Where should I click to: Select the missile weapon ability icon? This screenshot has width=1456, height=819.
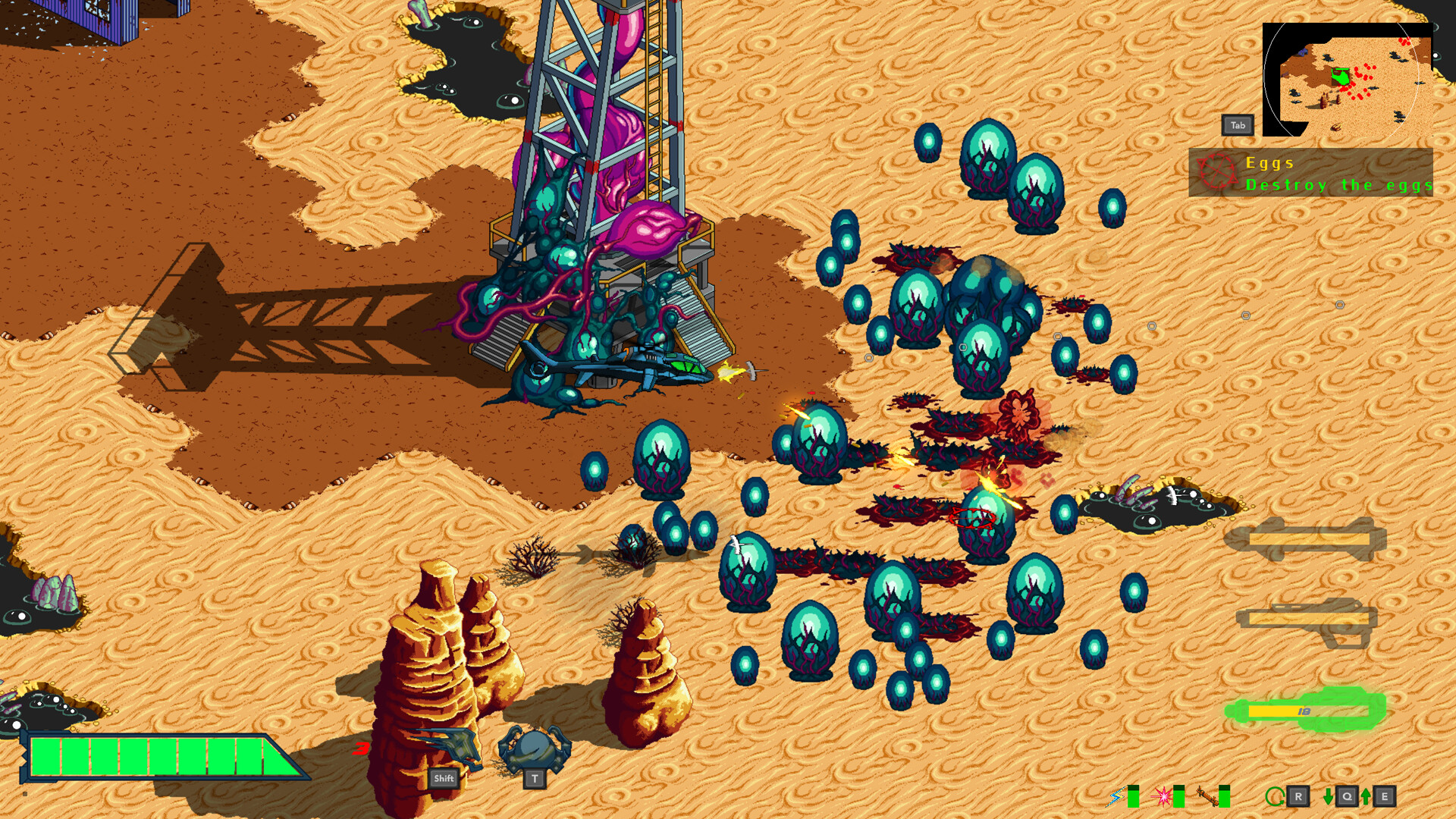point(1207,796)
